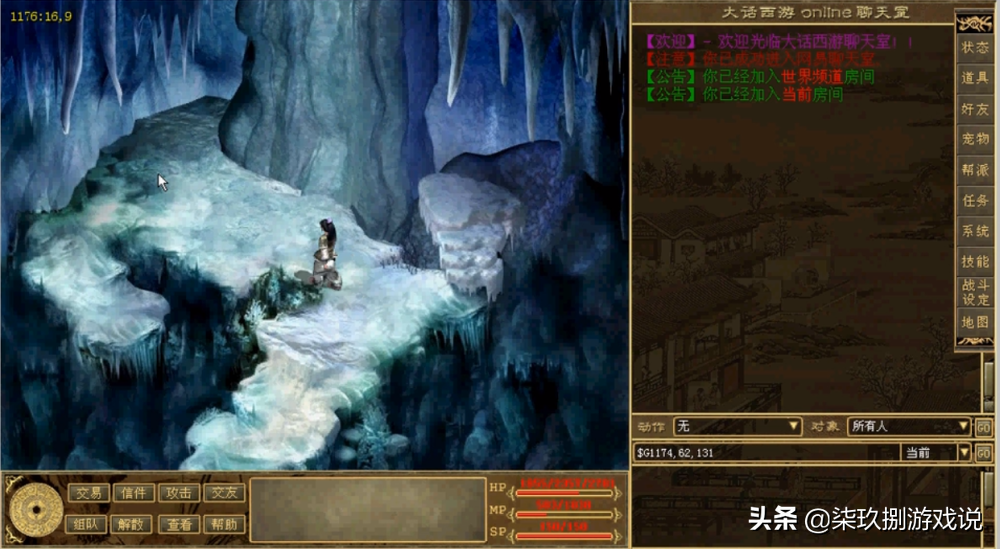Show the 地图 (Map) from side menu

click(x=975, y=322)
